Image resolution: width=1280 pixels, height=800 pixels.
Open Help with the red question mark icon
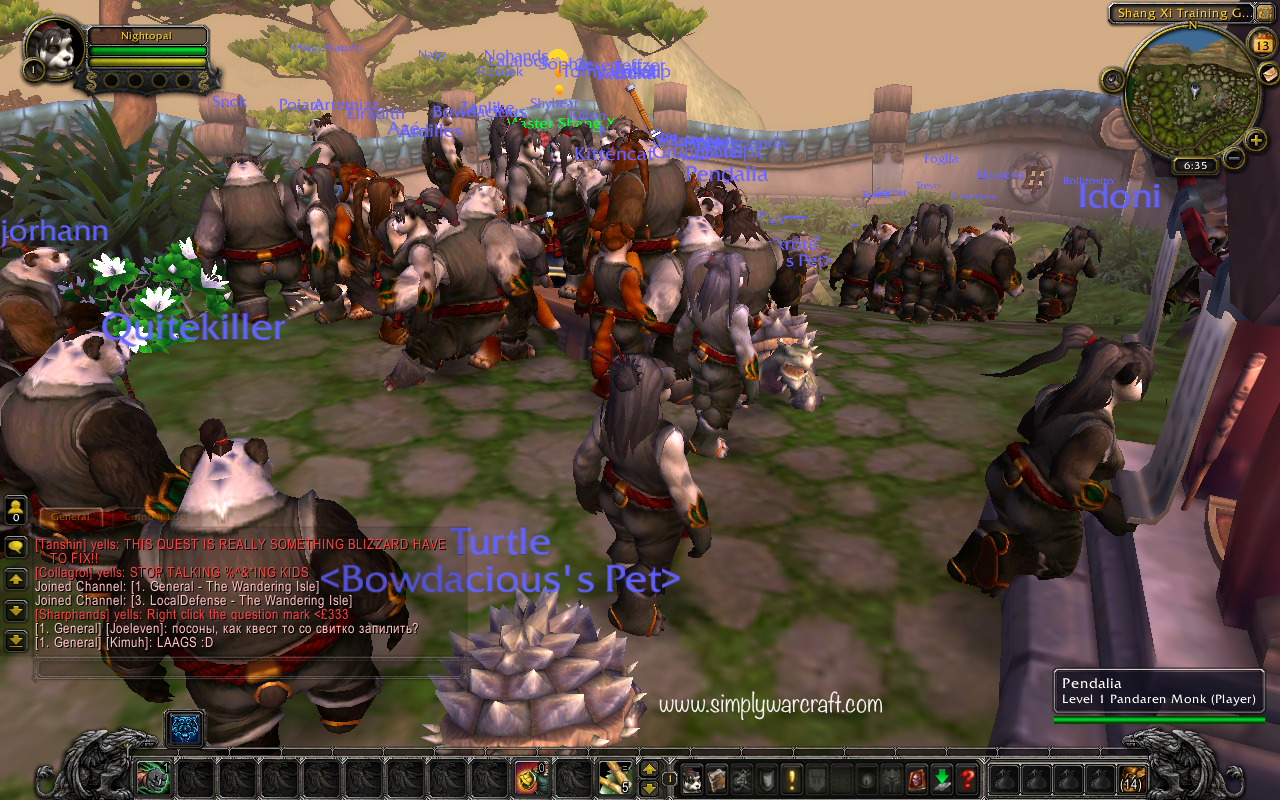(x=968, y=779)
